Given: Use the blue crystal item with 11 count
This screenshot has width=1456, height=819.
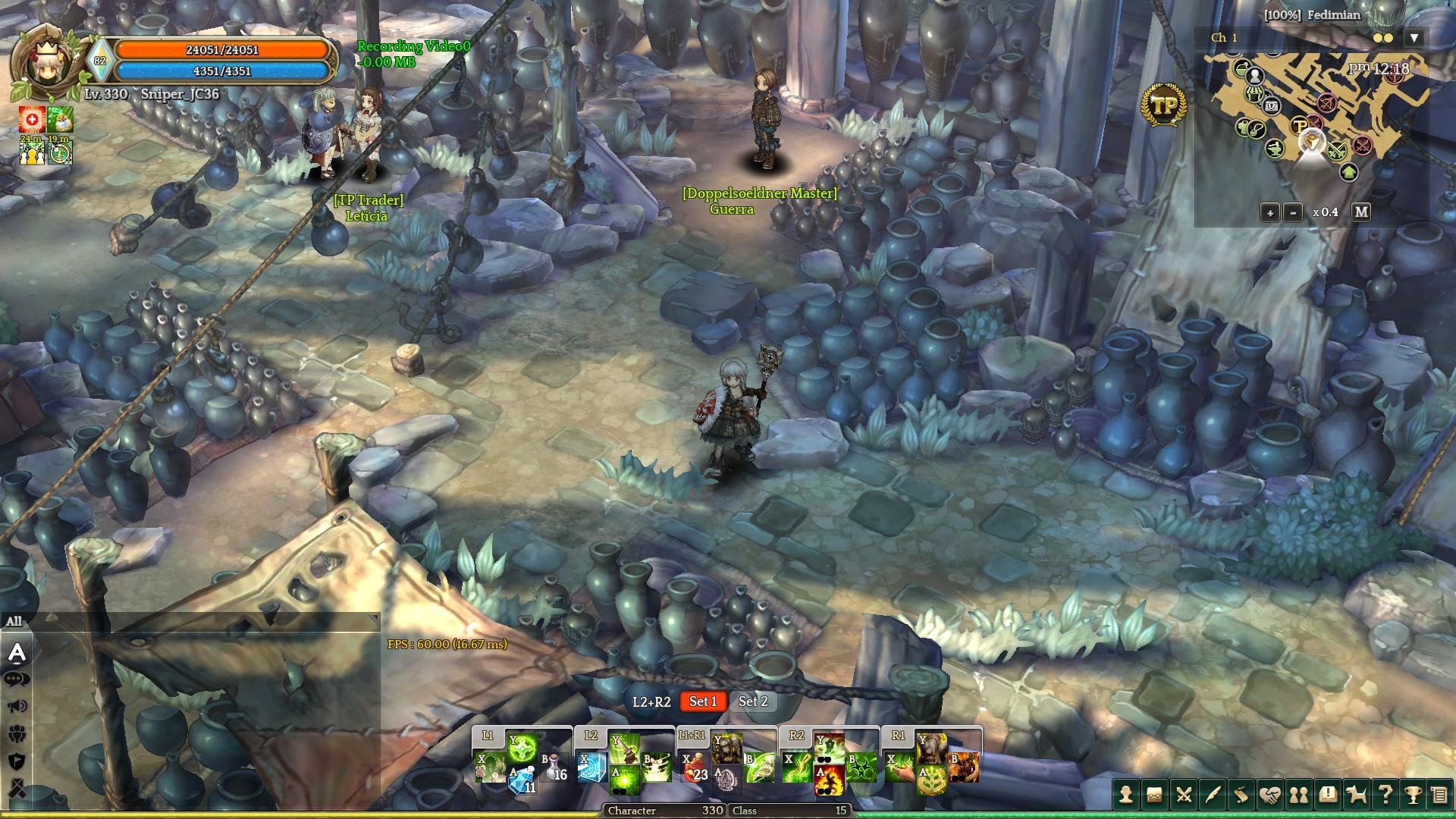Looking at the screenshot, I should pyautogui.click(x=522, y=781).
